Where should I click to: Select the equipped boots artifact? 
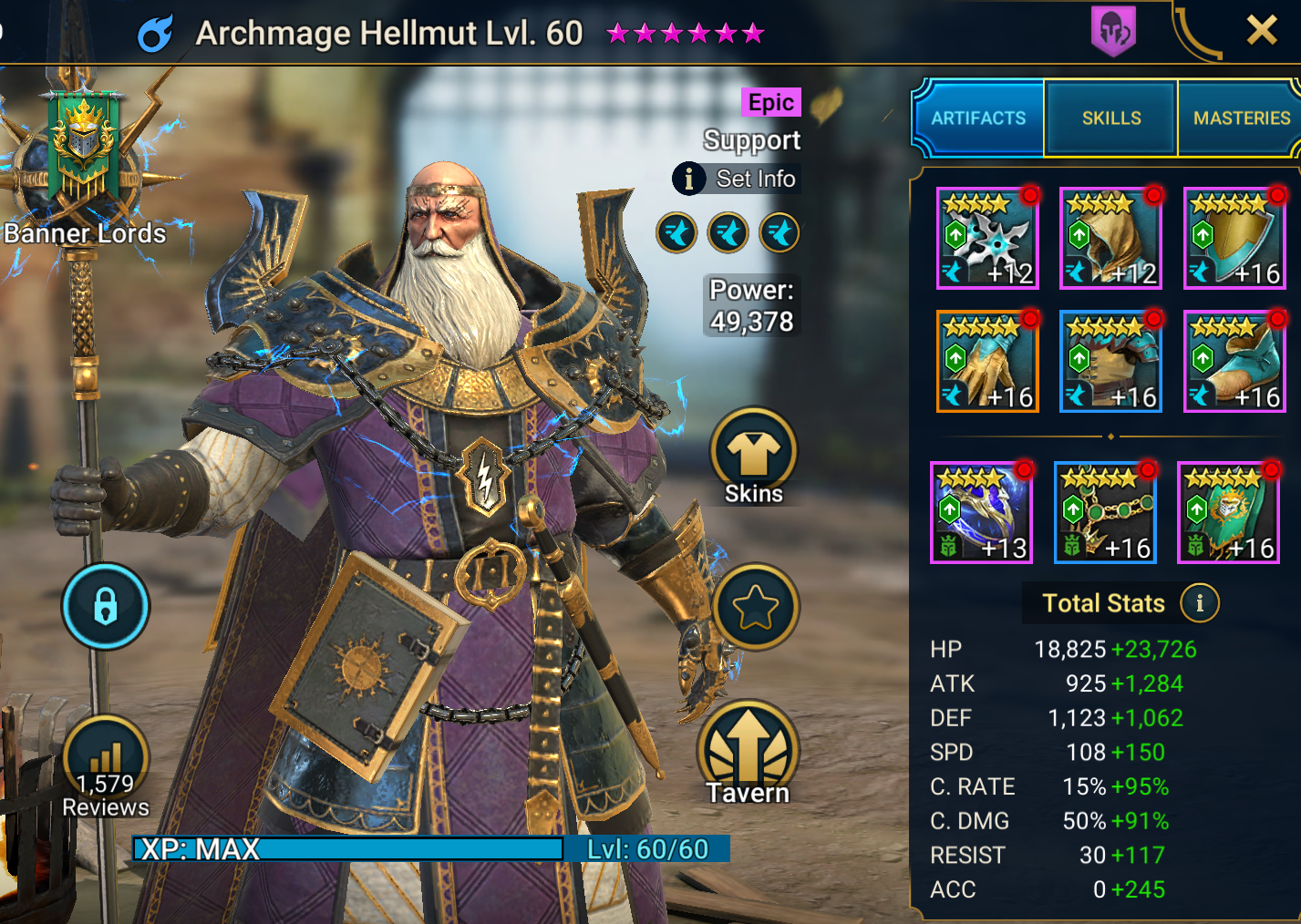coord(1234,362)
